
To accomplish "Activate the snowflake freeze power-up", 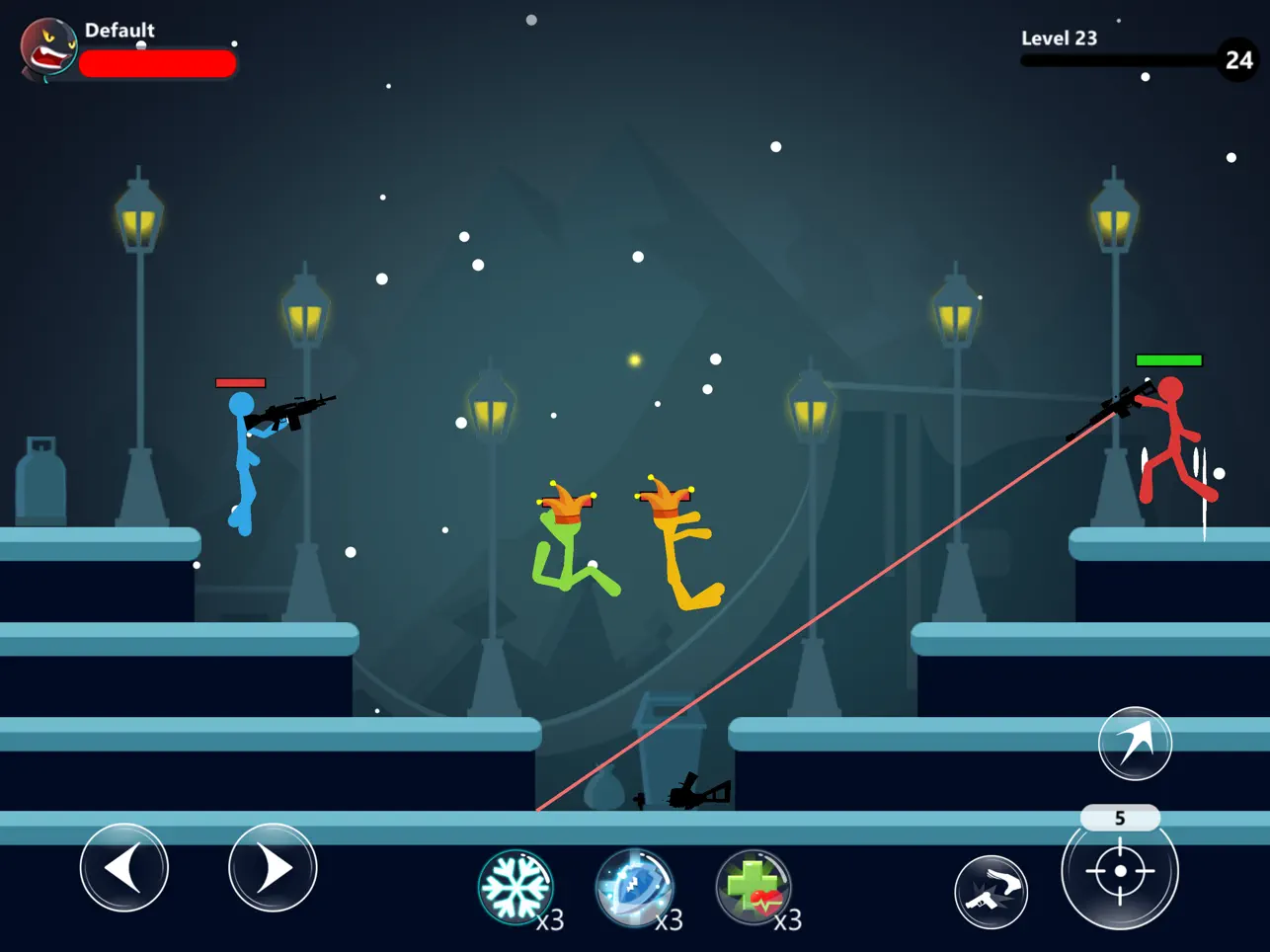I will click(516, 887).
